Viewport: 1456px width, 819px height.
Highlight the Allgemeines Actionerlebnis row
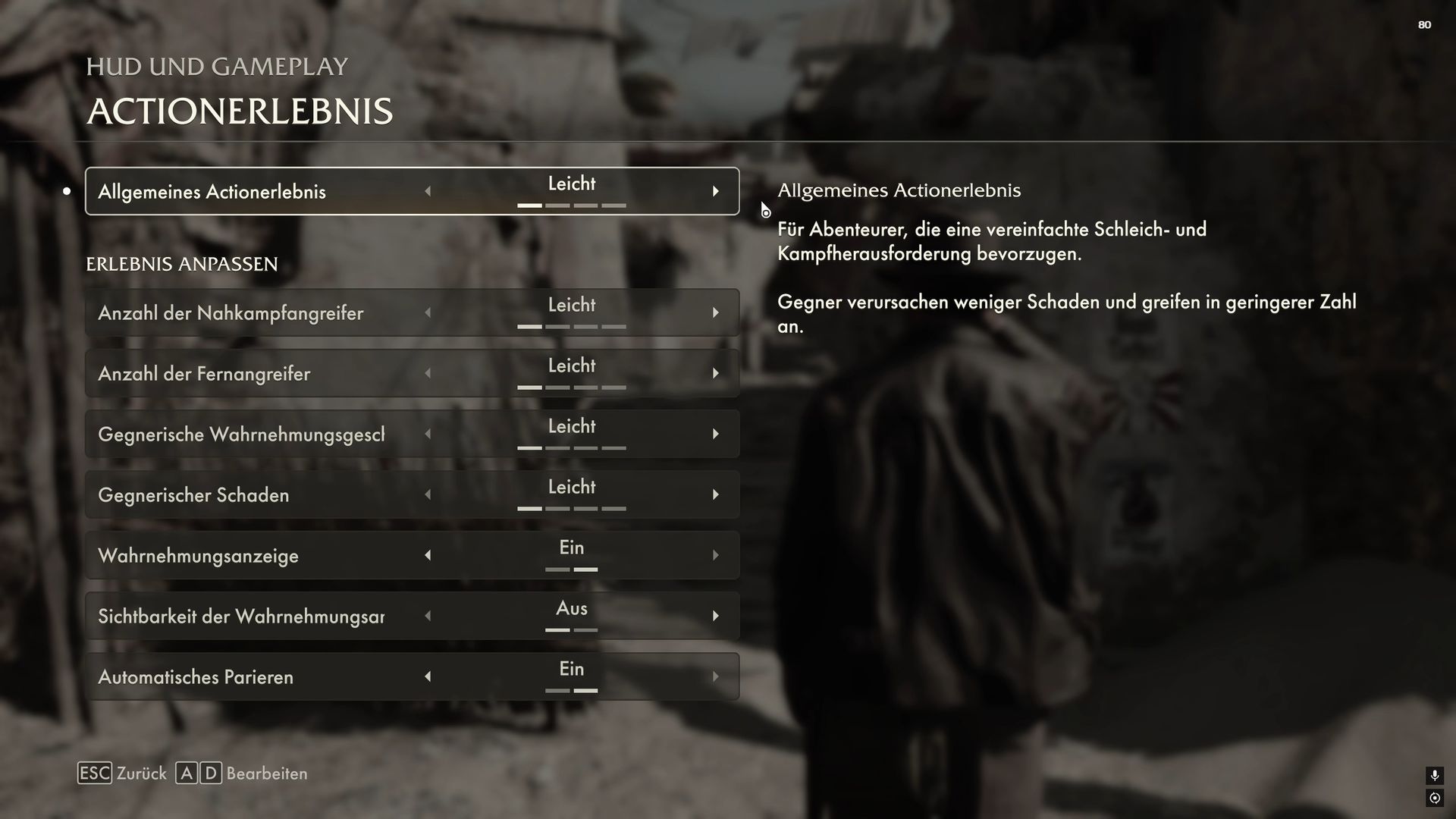click(x=212, y=192)
